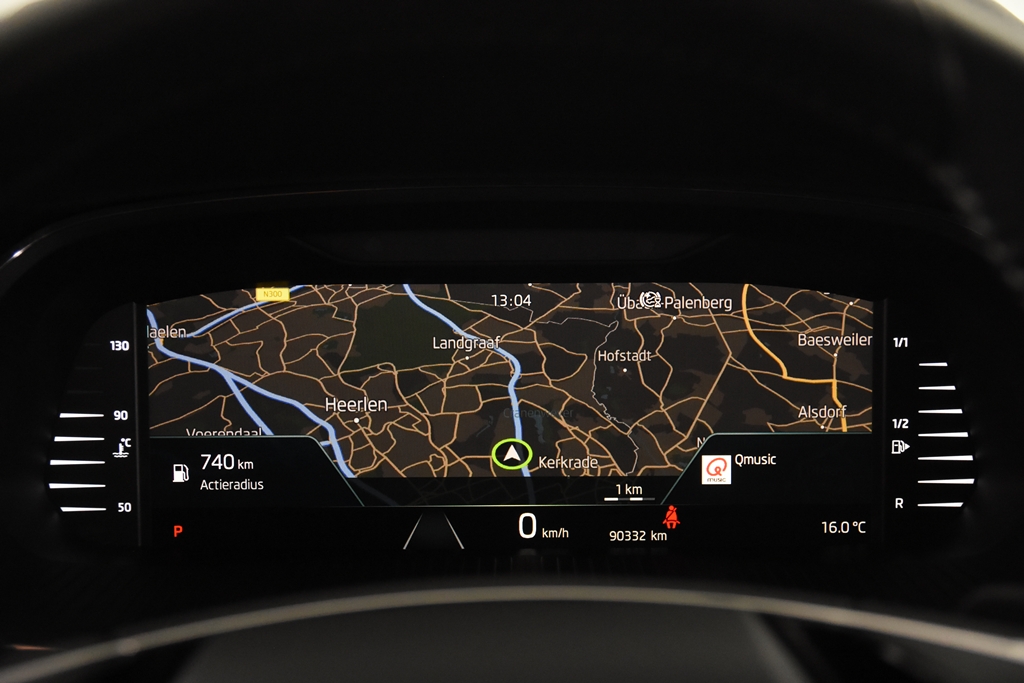Select the Heerlen label on the map
The image size is (1024, 683).
pyautogui.click(x=356, y=405)
